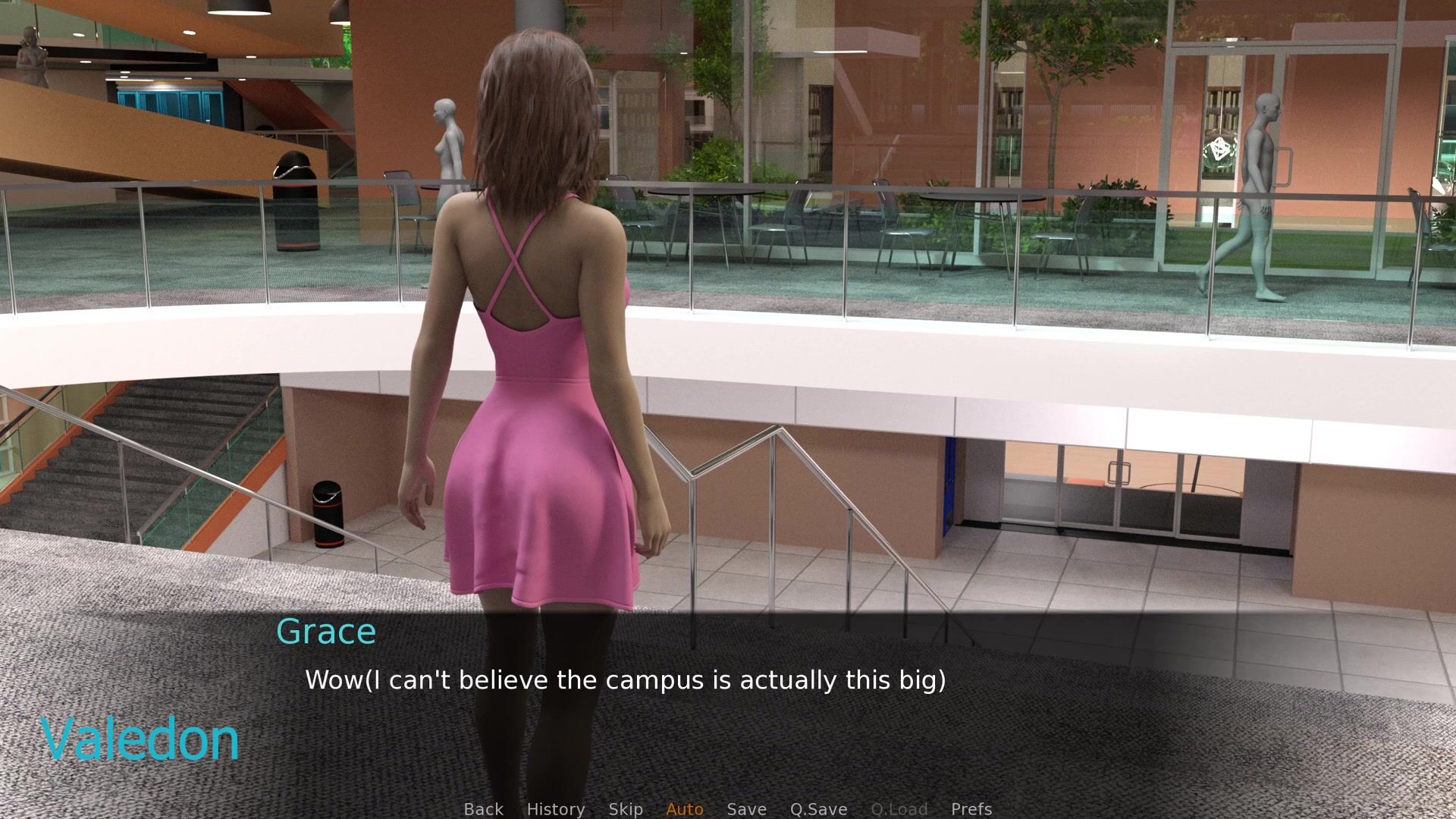Perform a Q.Save quick save
Viewport: 1456px width, 819px height.
click(818, 809)
